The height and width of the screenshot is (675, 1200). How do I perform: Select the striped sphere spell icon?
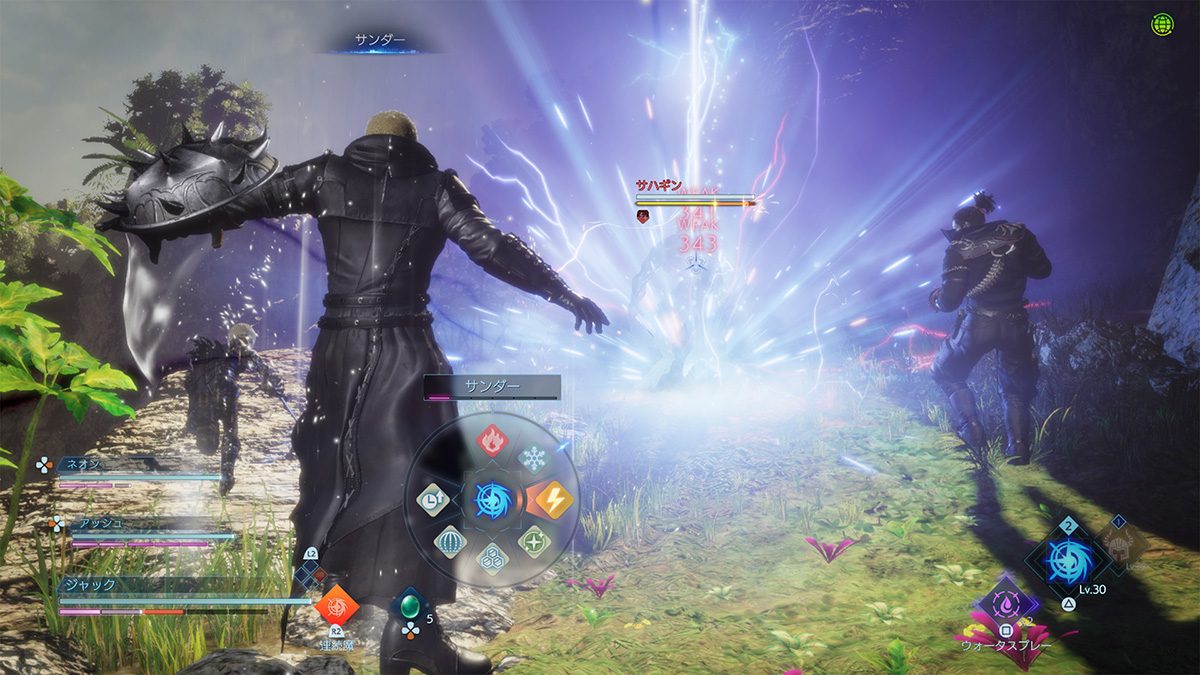(450, 541)
